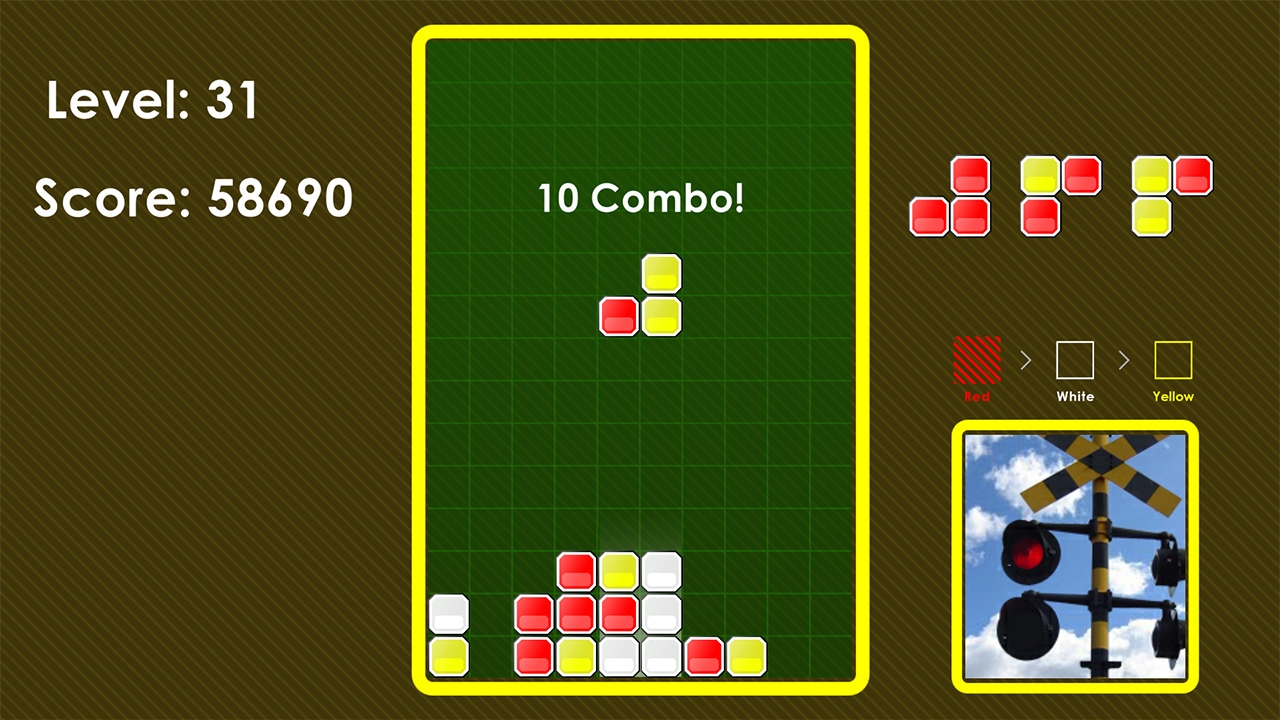Image resolution: width=1280 pixels, height=720 pixels.
Task: Select the first red piece preview
Action: click(x=948, y=195)
